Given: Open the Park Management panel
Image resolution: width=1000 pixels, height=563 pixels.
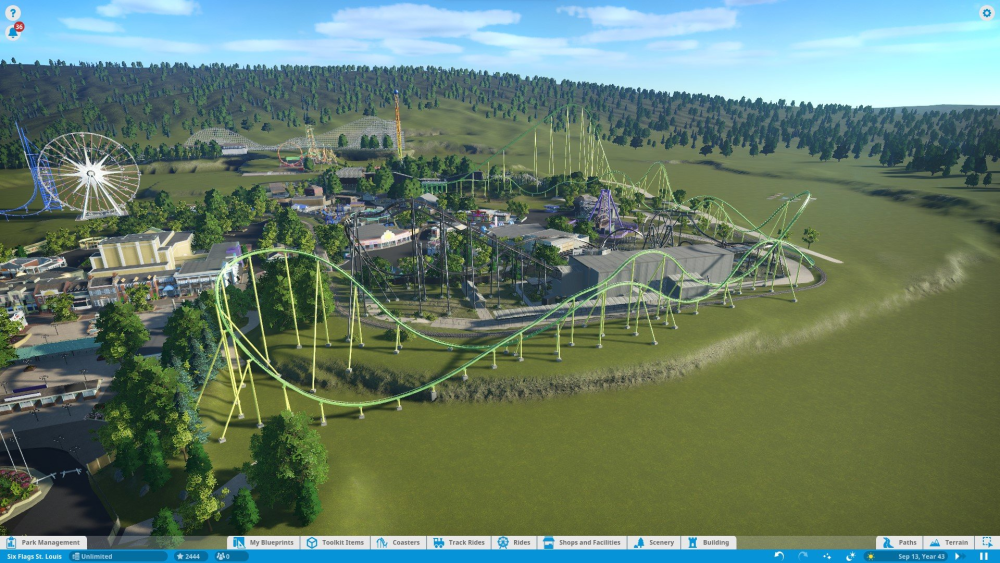Looking at the screenshot, I should pyautogui.click(x=46, y=543).
